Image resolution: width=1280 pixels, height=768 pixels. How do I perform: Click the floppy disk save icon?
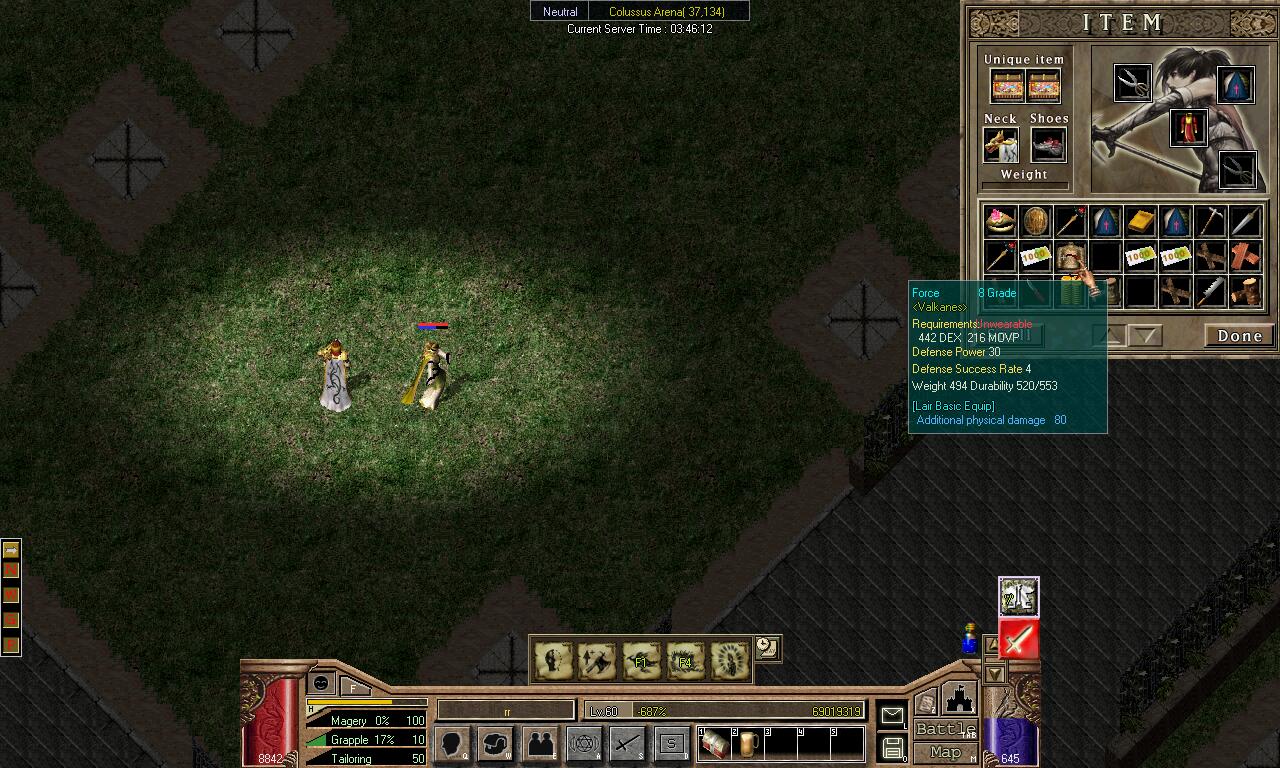(x=893, y=748)
